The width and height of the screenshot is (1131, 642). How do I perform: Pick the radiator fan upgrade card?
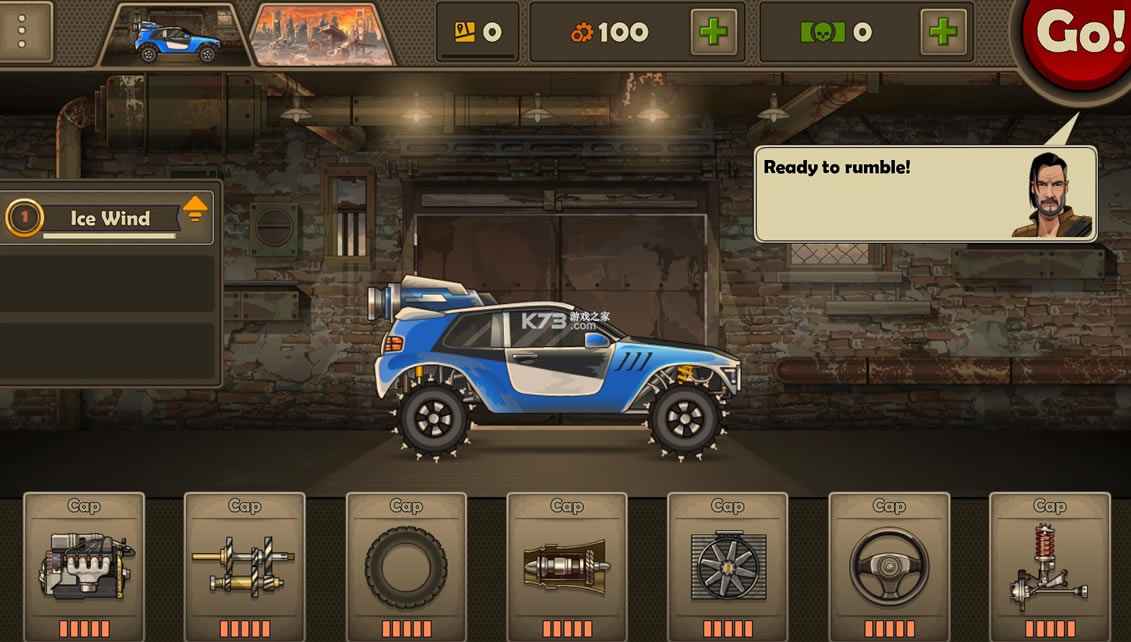728,567
